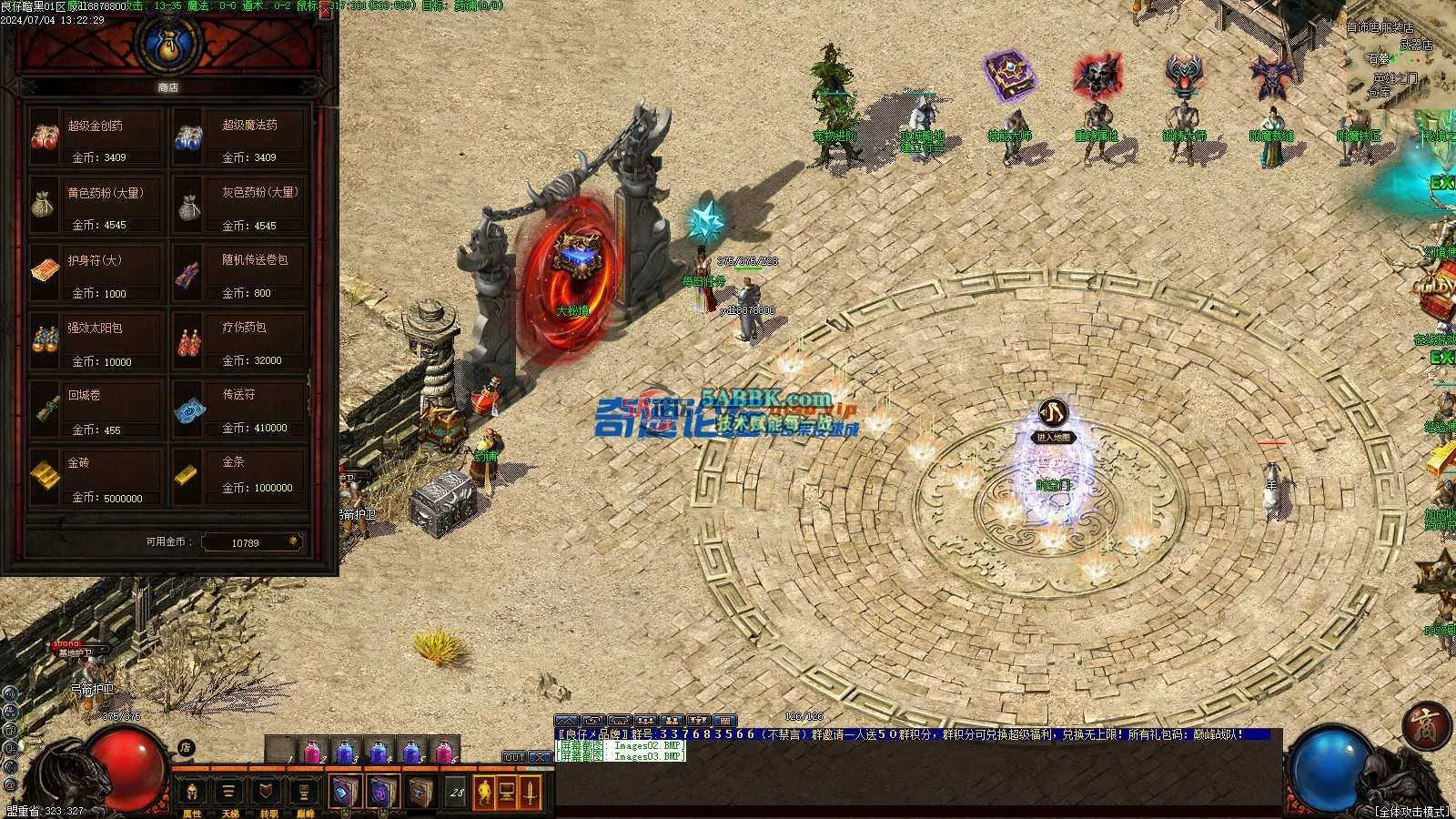
Task: Purchase 黄色药粉(大量) from the shop
Action: (x=96, y=207)
